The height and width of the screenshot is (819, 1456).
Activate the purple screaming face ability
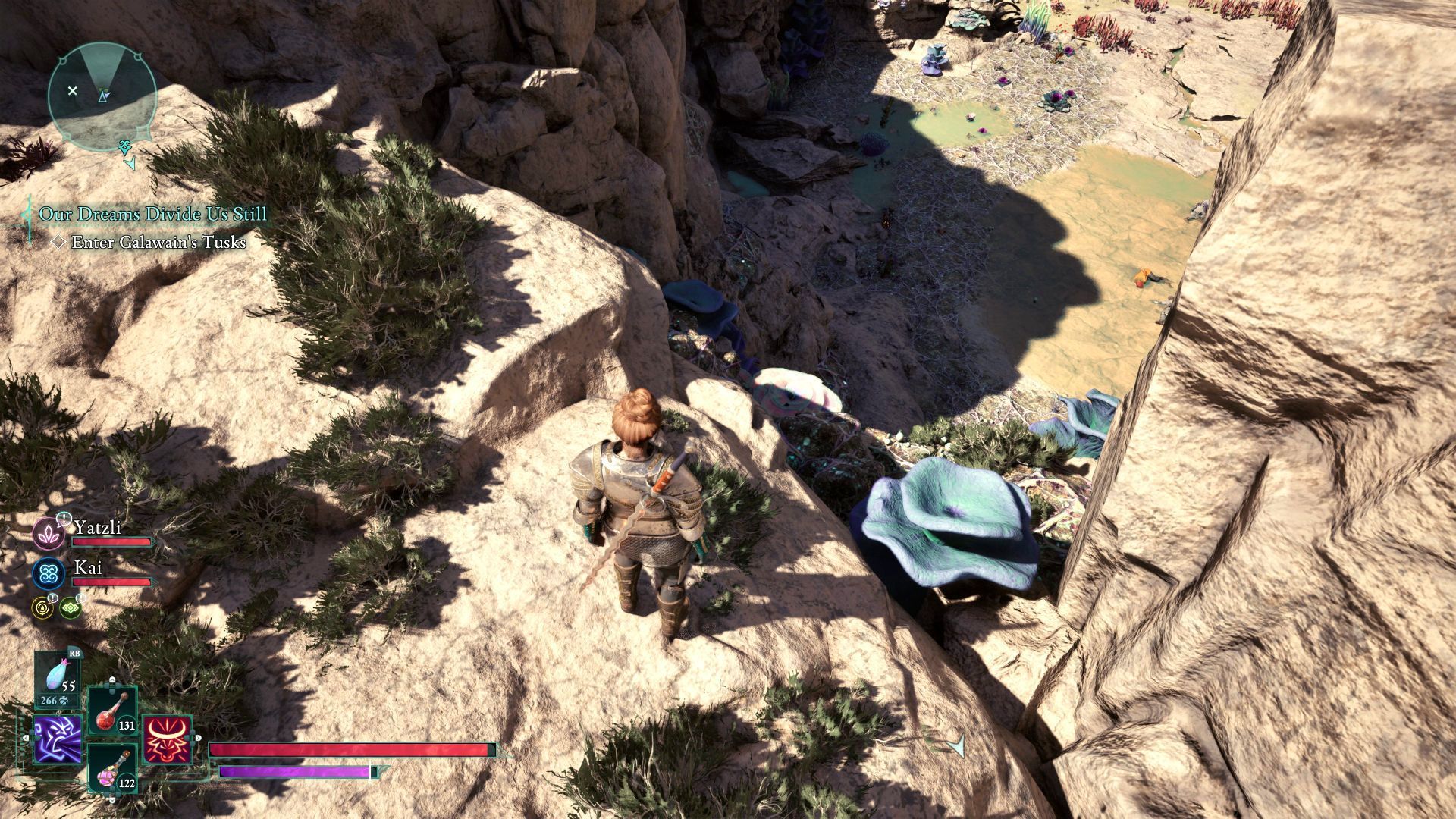coord(58,739)
